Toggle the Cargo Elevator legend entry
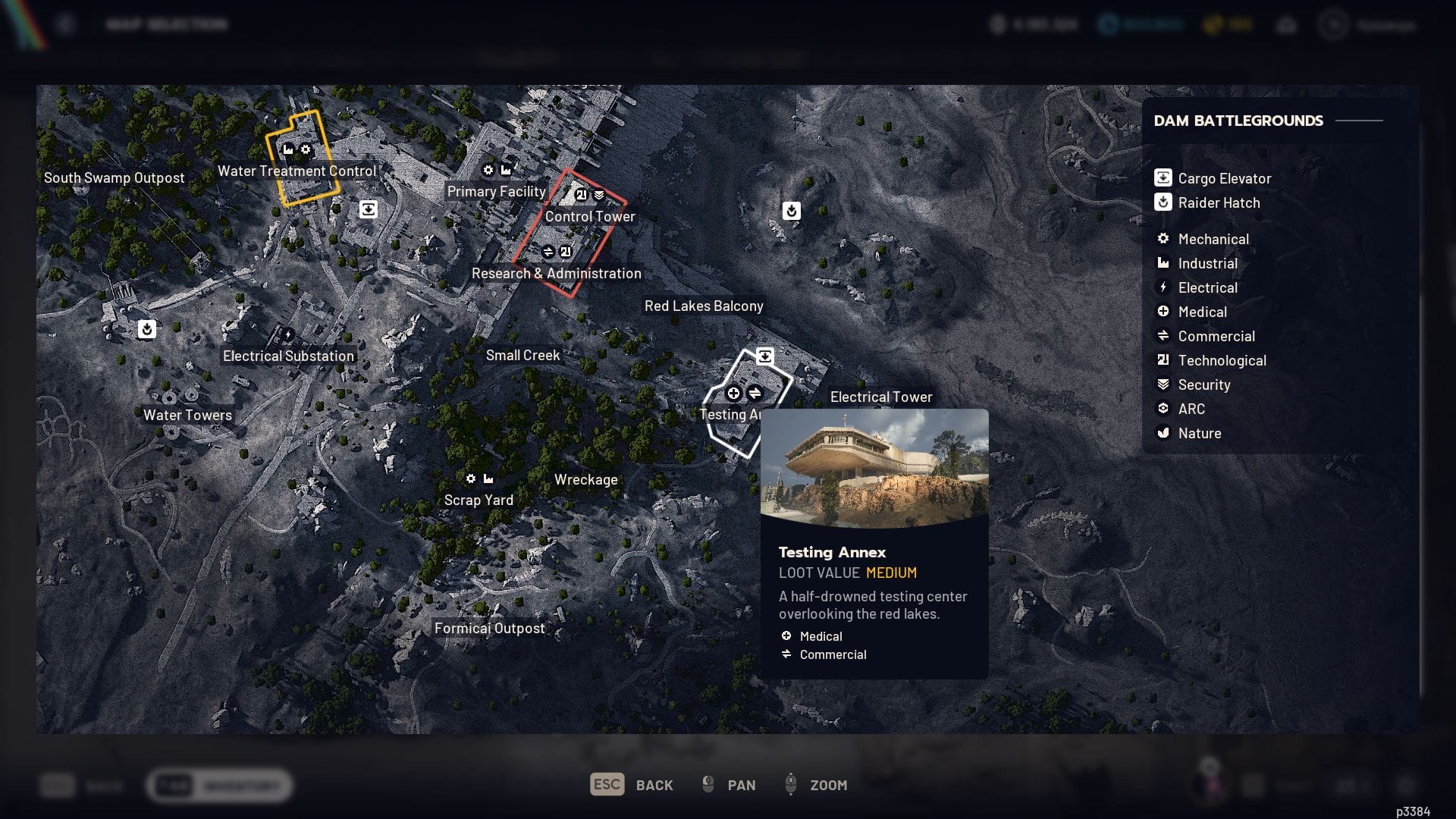 1223,179
